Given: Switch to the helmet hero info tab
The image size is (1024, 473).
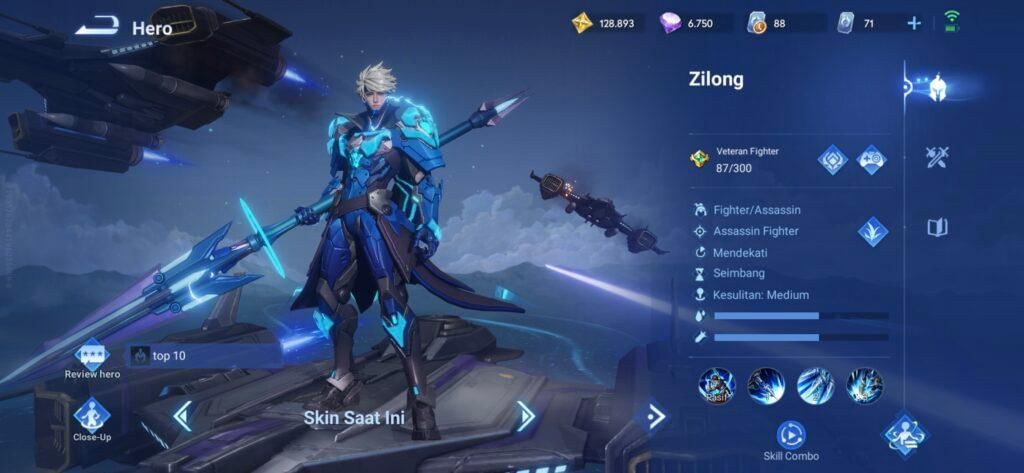Looking at the screenshot, I should (937, 87).
